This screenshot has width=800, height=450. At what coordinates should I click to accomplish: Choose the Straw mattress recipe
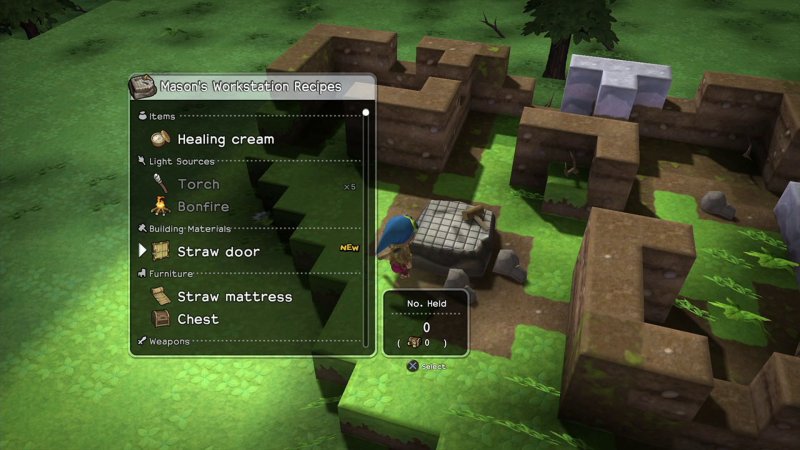point(234,297)
